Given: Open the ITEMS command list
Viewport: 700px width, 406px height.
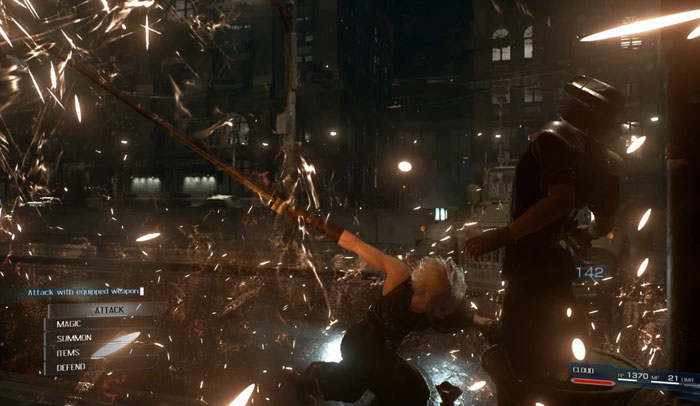Looking at the screenshot, I should 74,353.
